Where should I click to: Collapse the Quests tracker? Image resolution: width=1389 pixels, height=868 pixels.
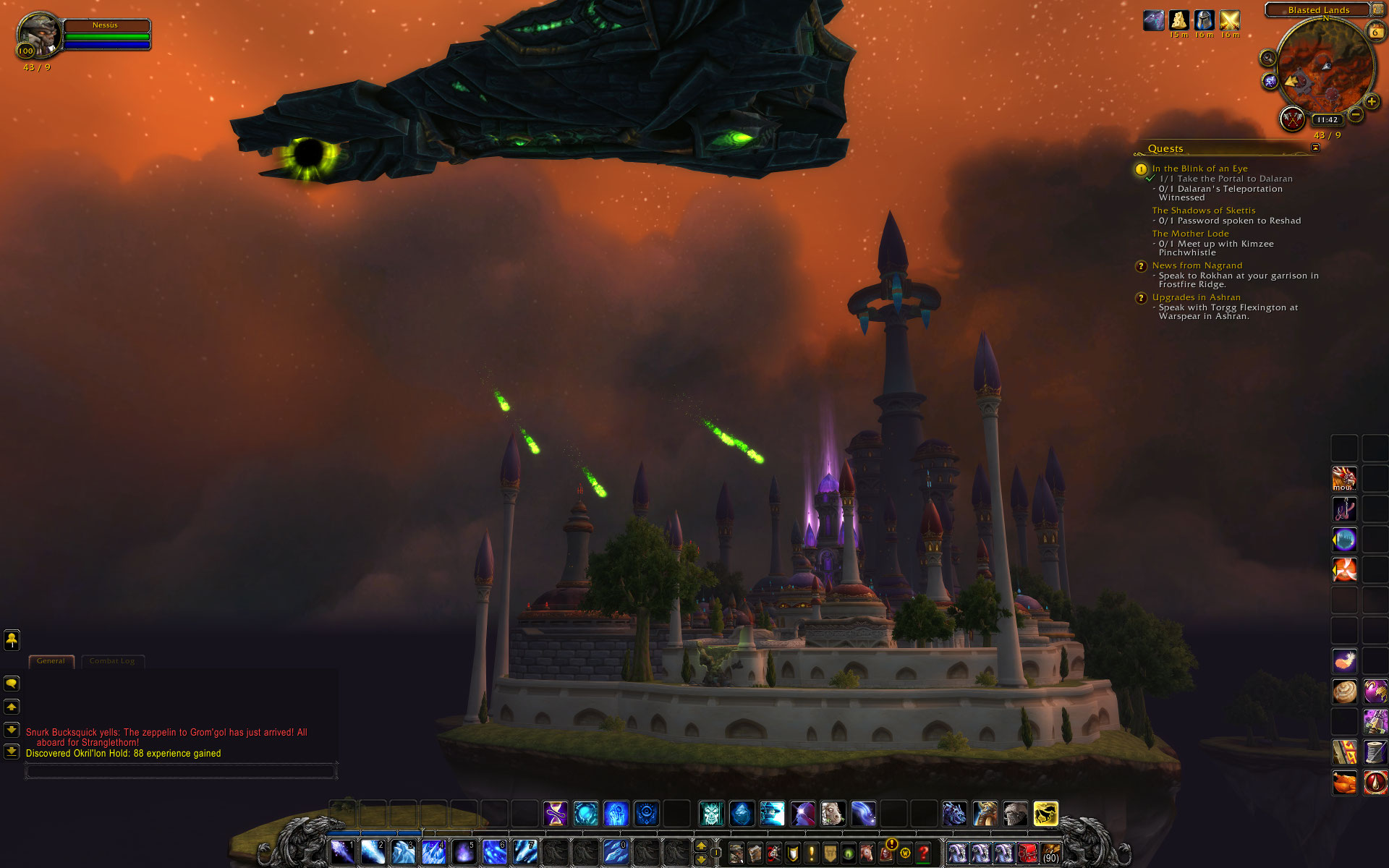pyautogui.click(x=1315, y=148)
